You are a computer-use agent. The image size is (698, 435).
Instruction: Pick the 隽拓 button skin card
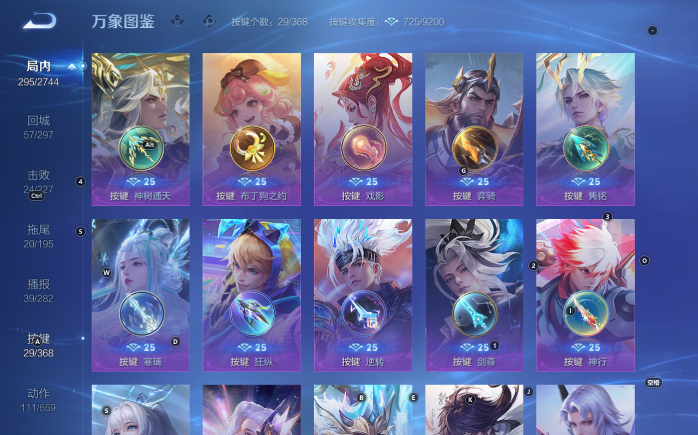(x=585, y=128)
